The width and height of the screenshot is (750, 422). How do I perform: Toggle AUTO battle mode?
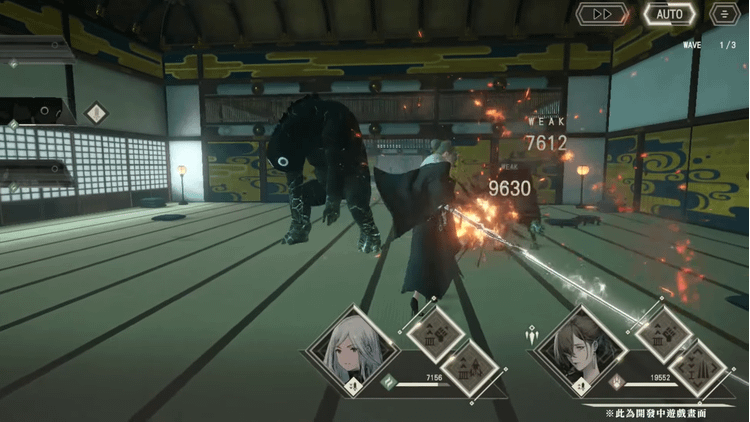(x=669, y=14)
